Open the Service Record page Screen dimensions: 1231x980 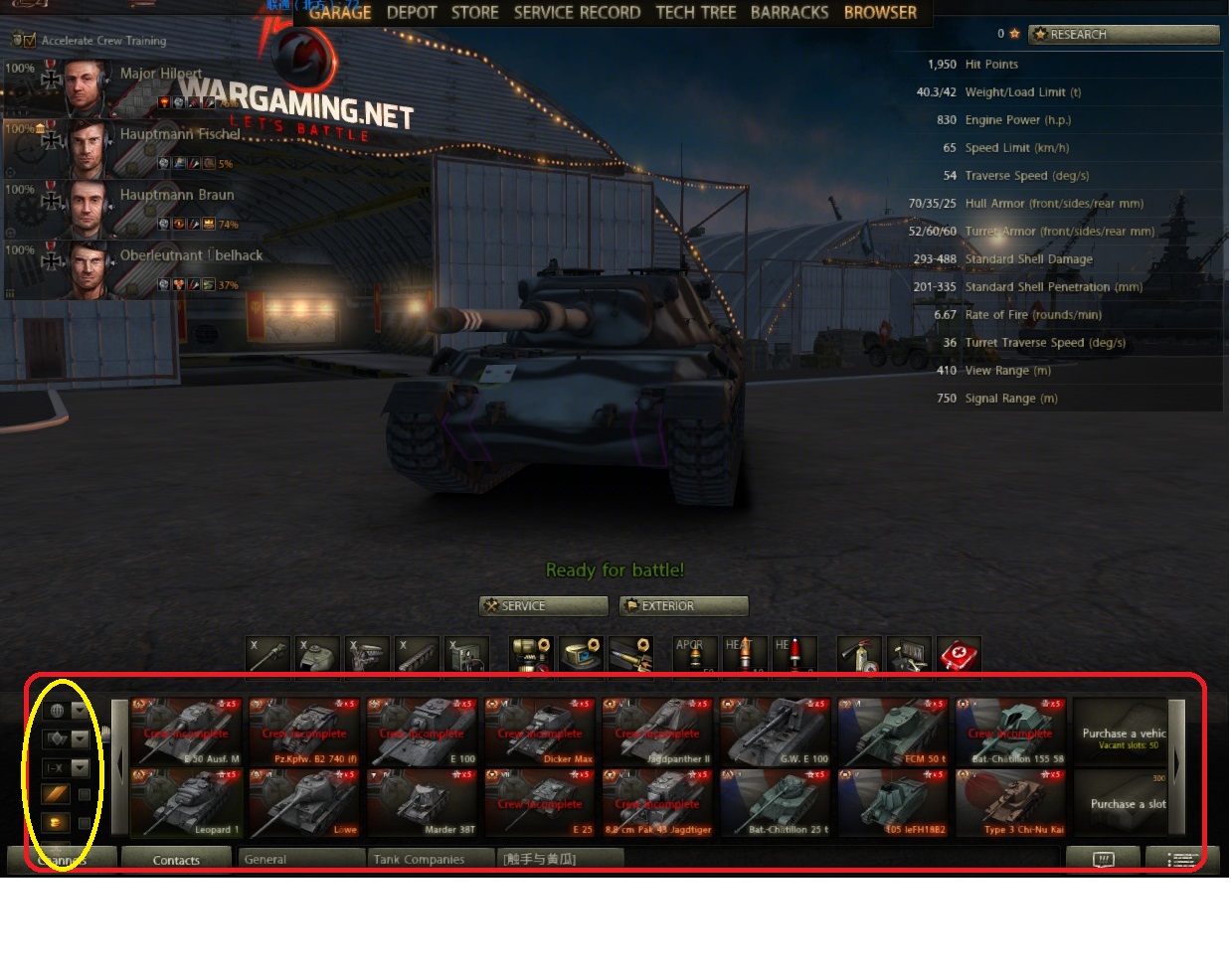click(577, 13)
